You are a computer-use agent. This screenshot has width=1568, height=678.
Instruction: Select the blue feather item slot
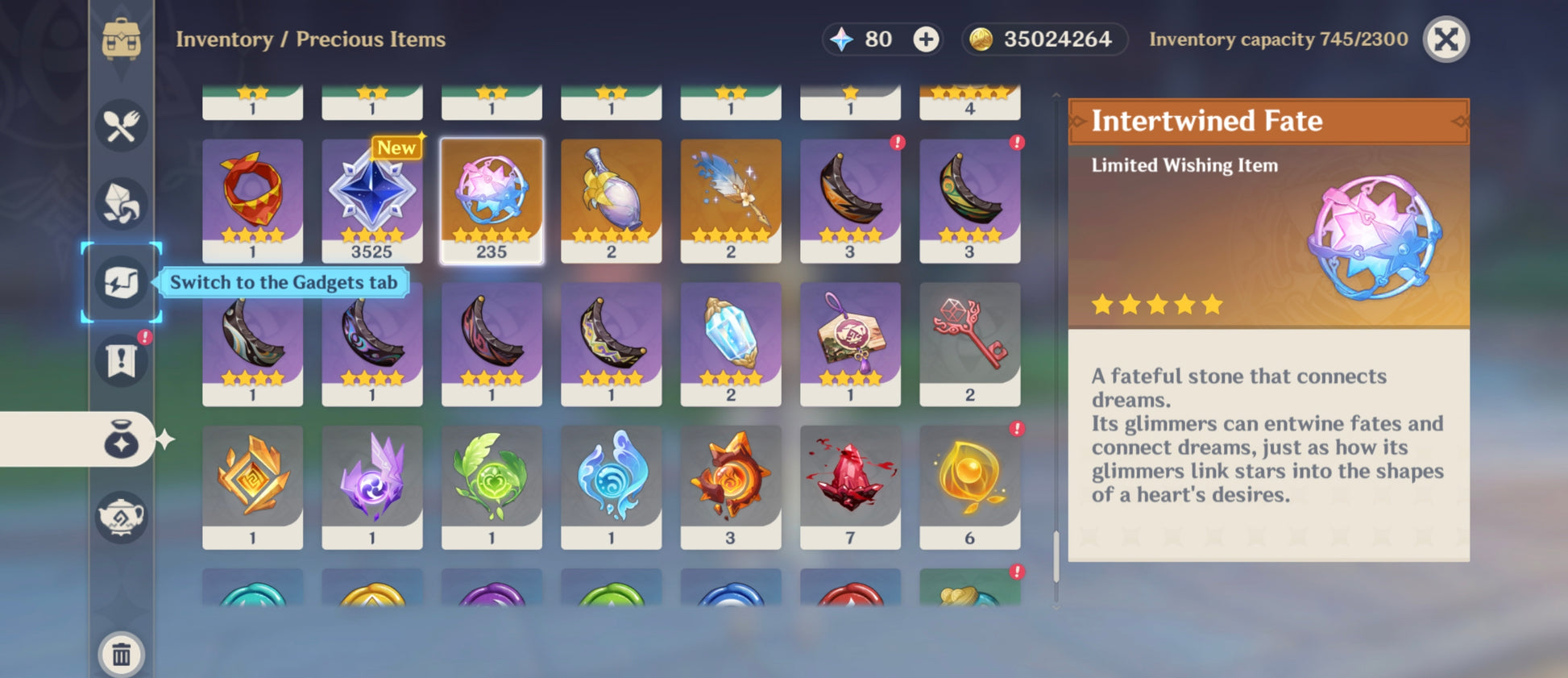[x=730, y=201]
